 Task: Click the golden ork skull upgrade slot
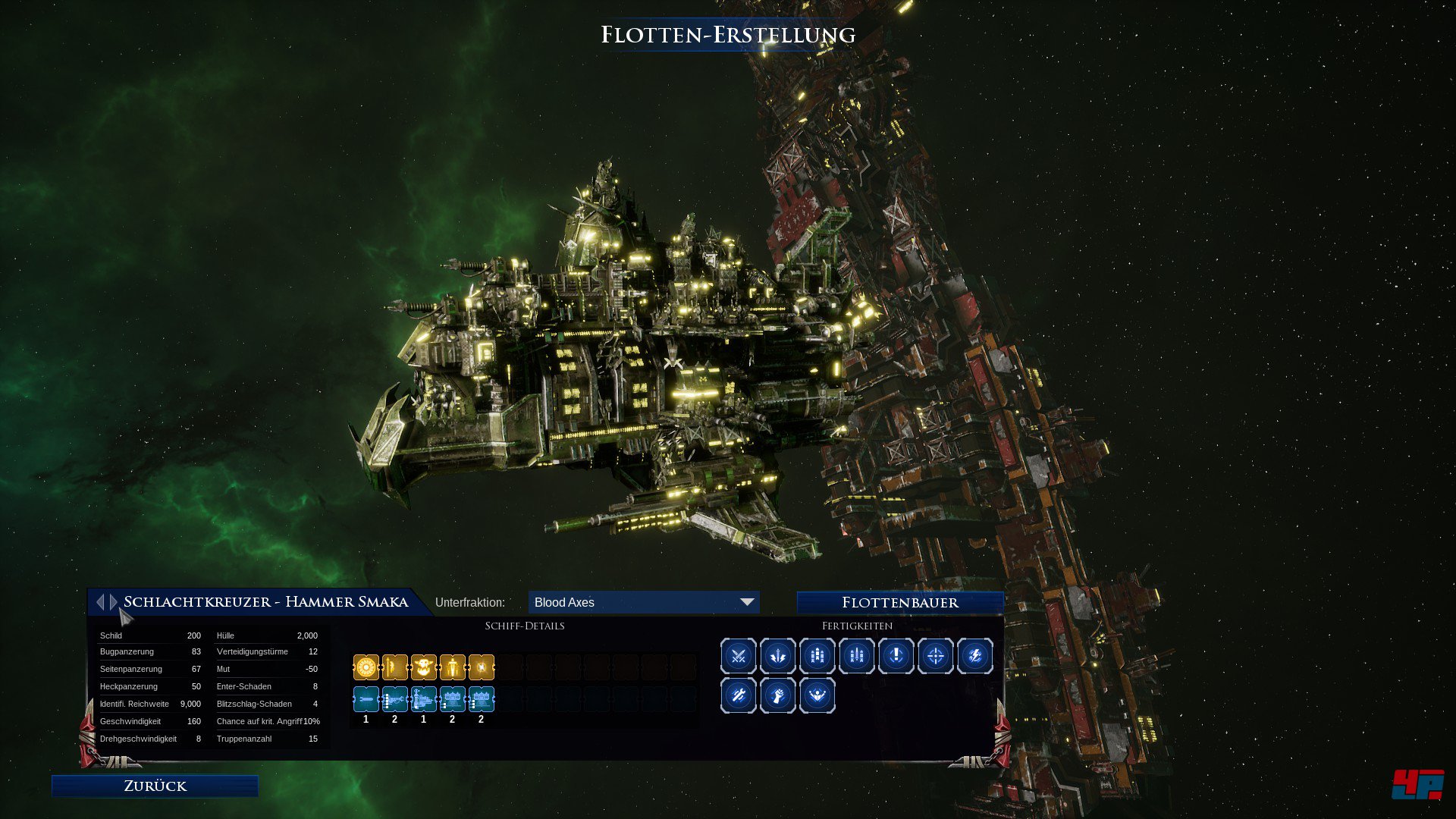pos(424,667)
